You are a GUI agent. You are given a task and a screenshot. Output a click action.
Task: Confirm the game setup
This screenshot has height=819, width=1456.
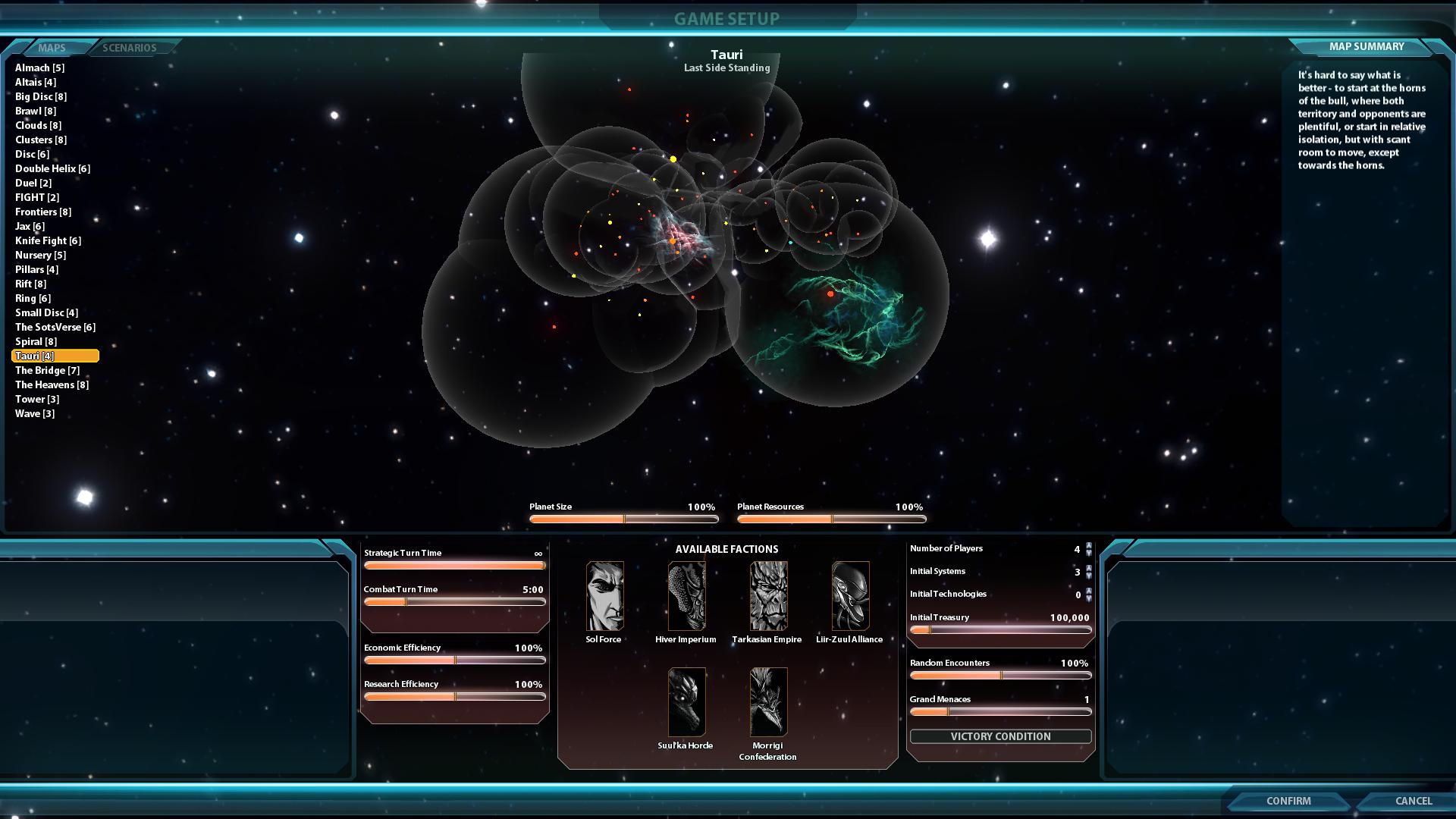click(x=1288, y=801)
